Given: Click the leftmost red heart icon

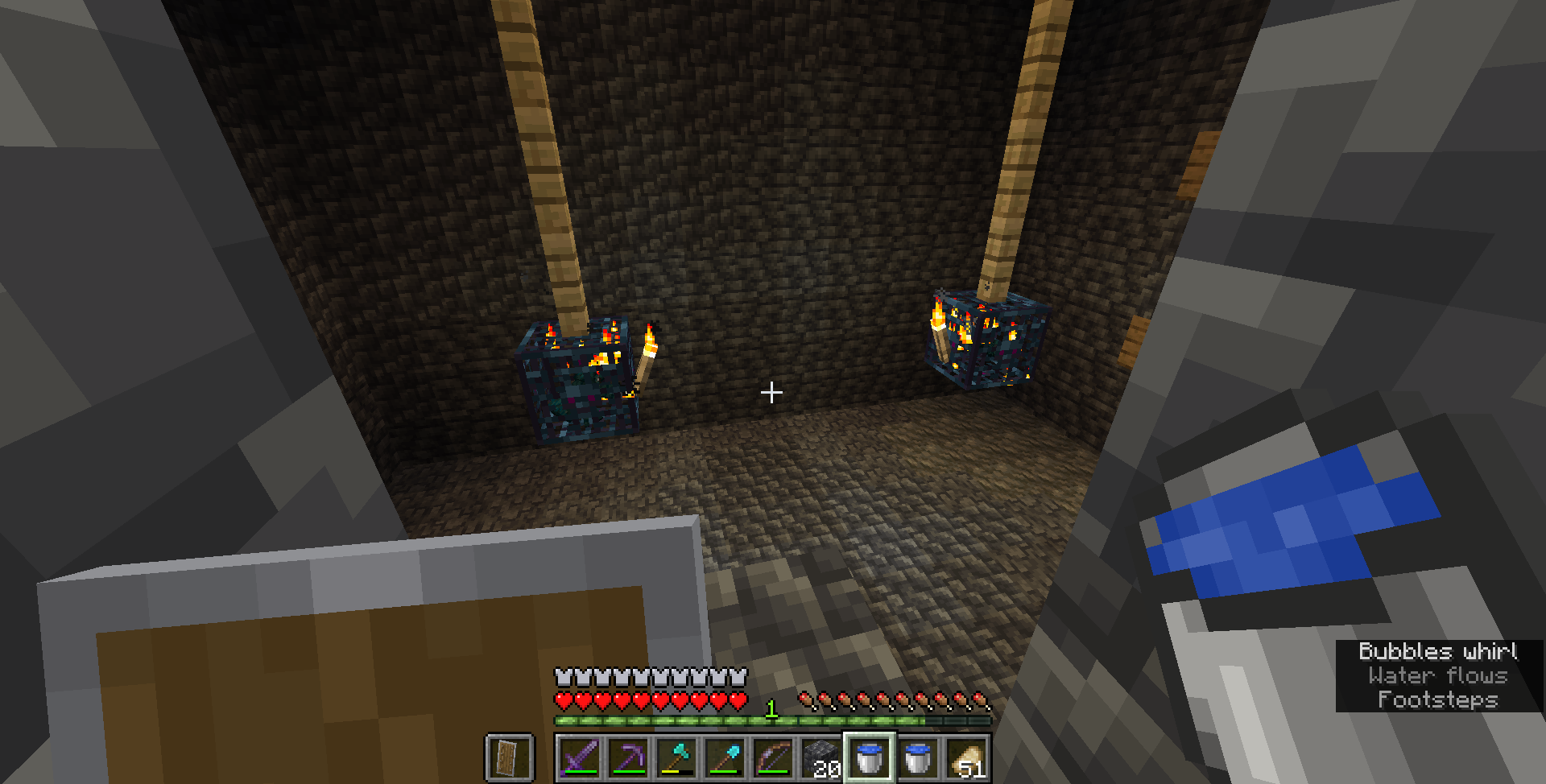Looking at the screenshot, I should (561, 699).
